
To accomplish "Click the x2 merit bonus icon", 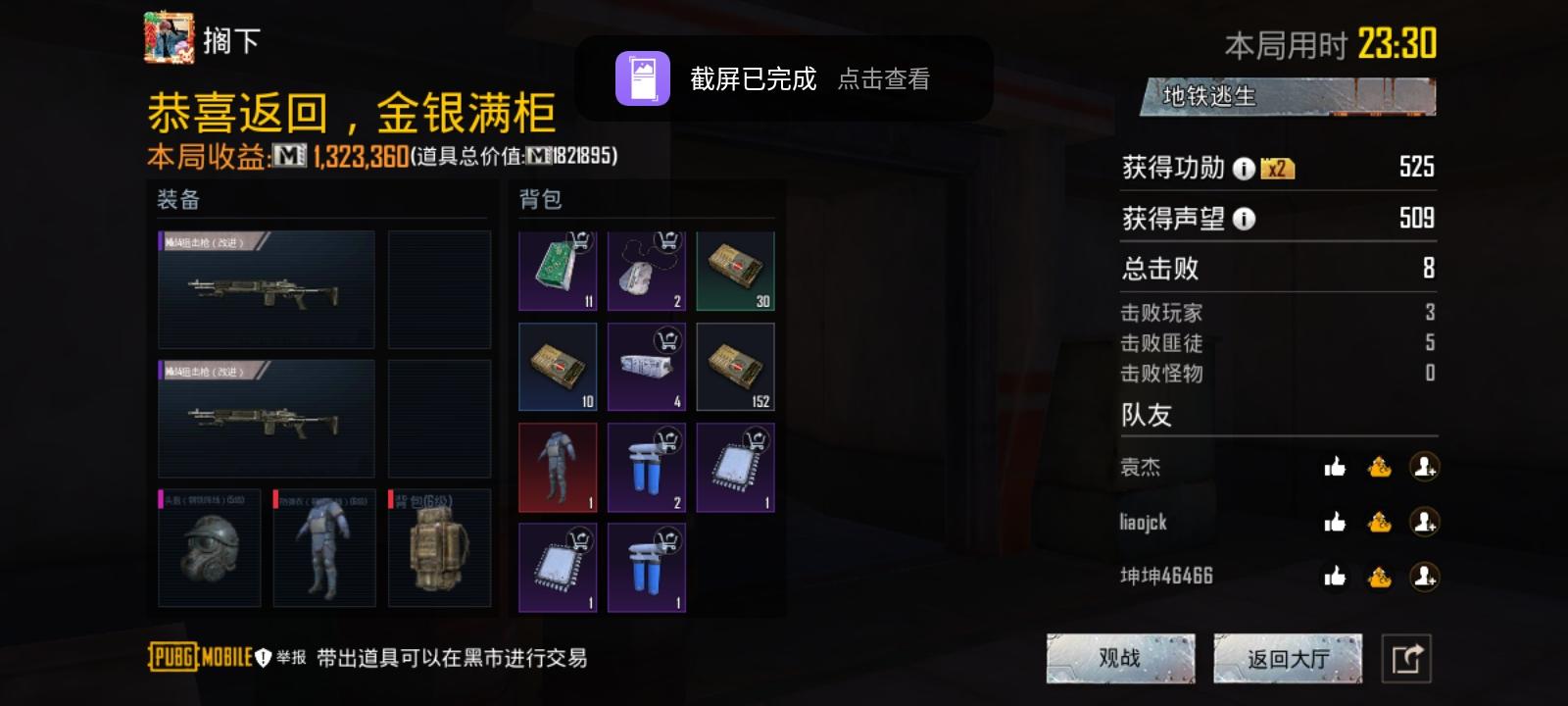I will pyautogui.click(x=1275, y=167).
